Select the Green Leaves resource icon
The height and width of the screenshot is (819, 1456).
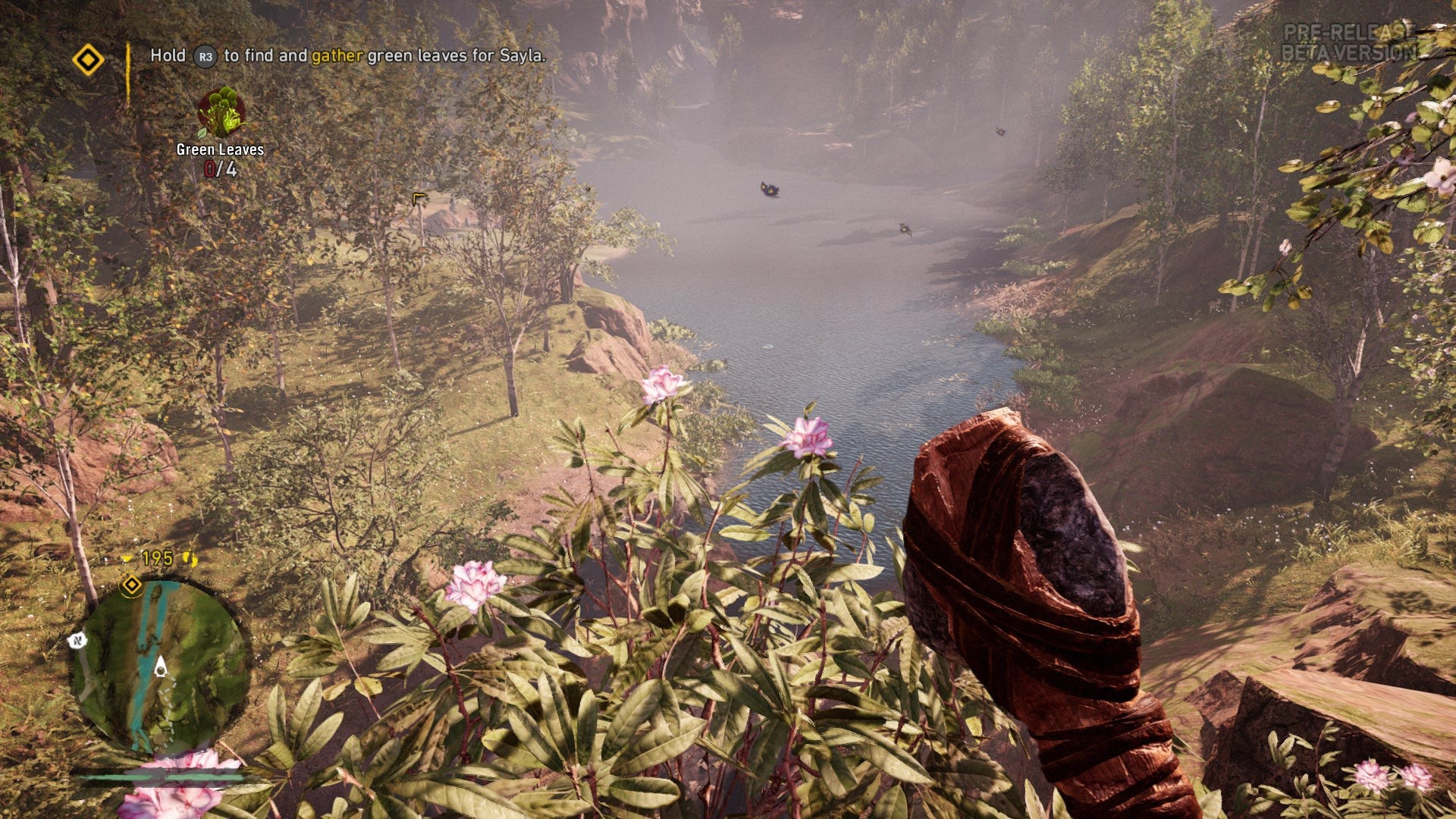click(221, 113)
